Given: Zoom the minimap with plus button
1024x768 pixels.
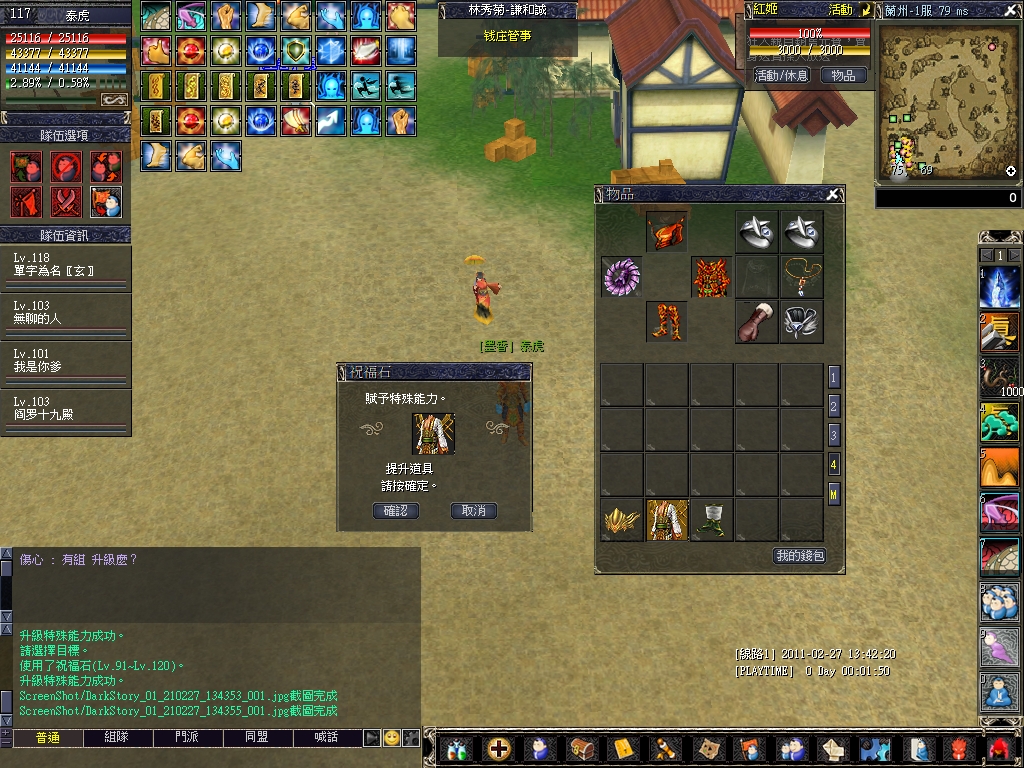Looking at the screenshot, I should point(1011,171).
